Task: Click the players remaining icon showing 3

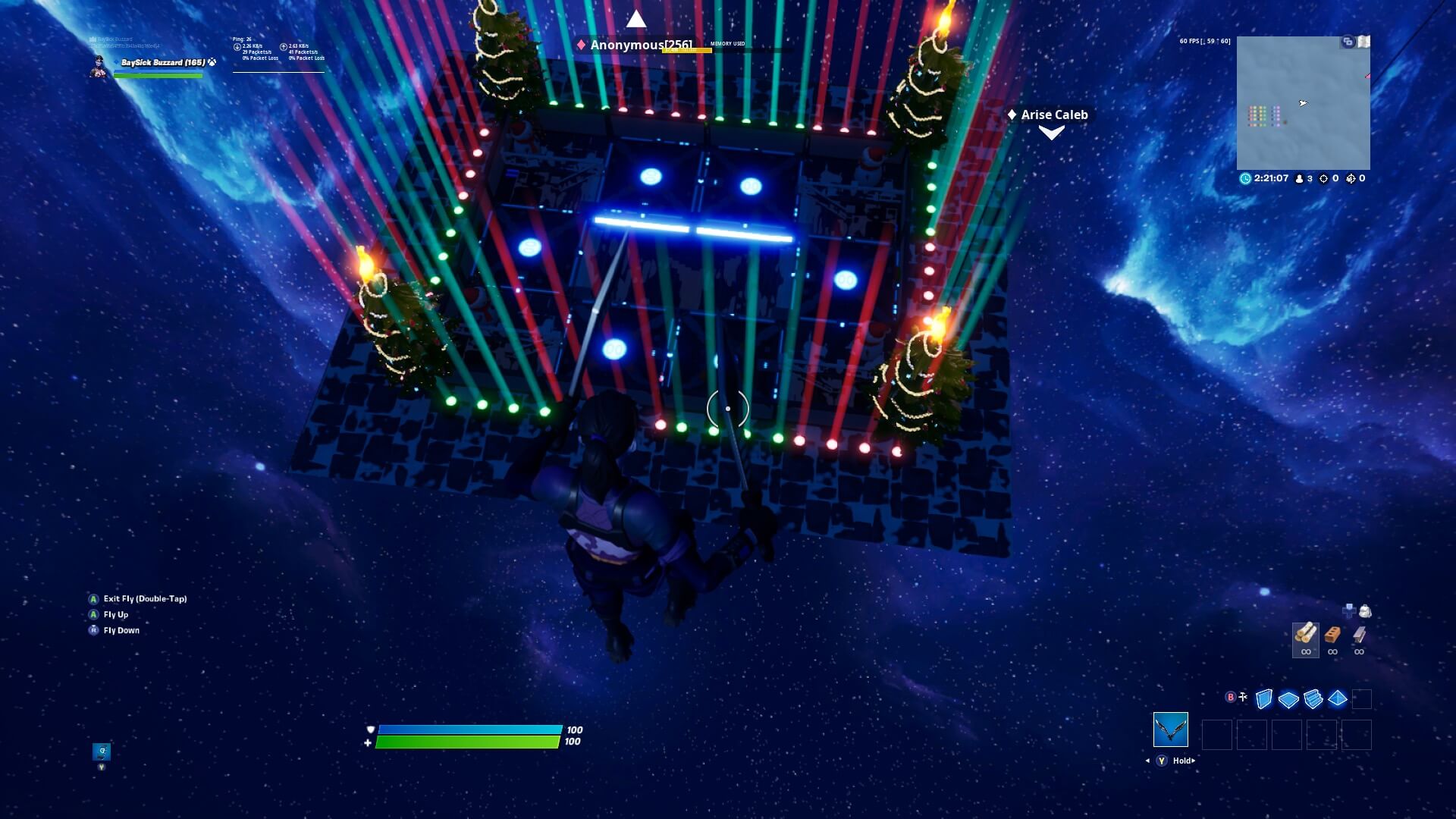Action: coord(1299,179)
